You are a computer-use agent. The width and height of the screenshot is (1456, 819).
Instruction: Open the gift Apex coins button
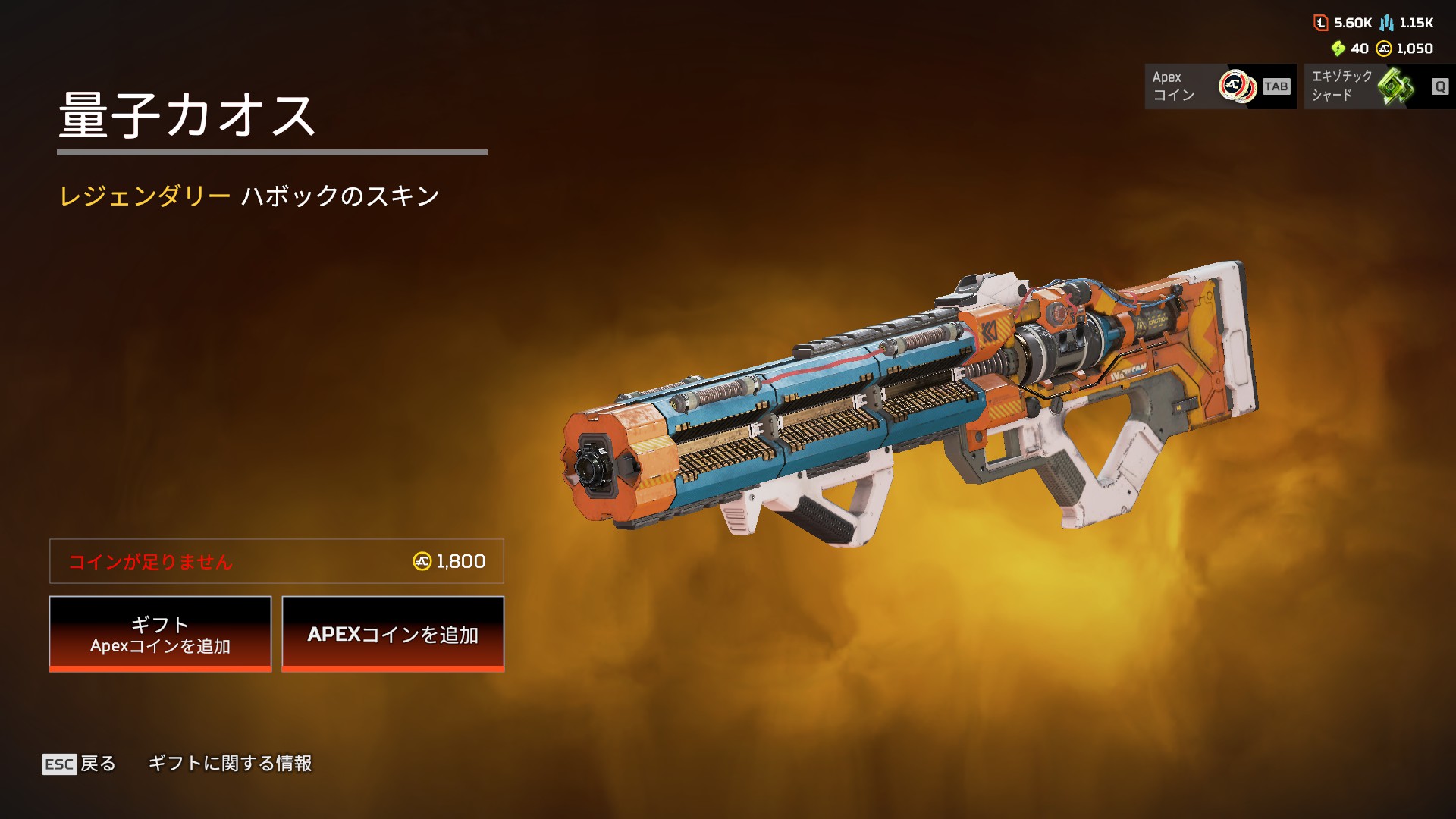point(160,634)
